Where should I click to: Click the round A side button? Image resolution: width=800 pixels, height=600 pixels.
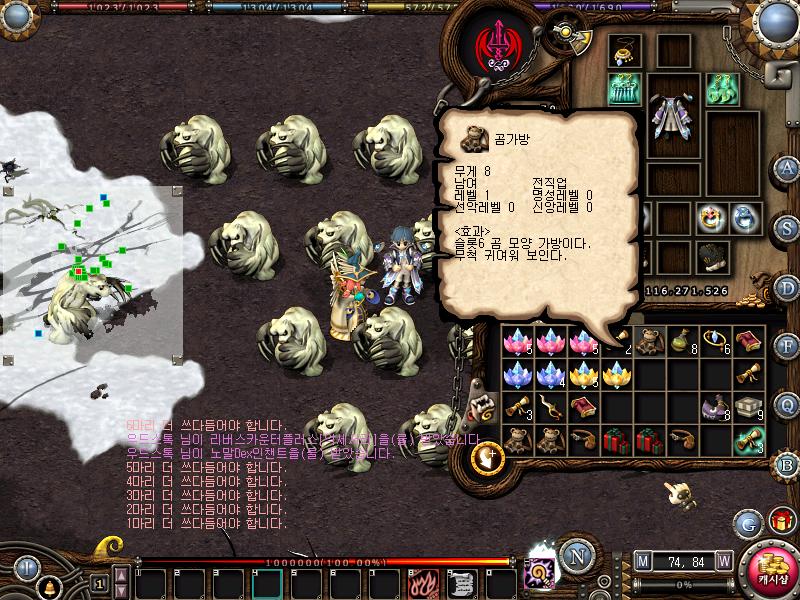(x=787, y=168)
